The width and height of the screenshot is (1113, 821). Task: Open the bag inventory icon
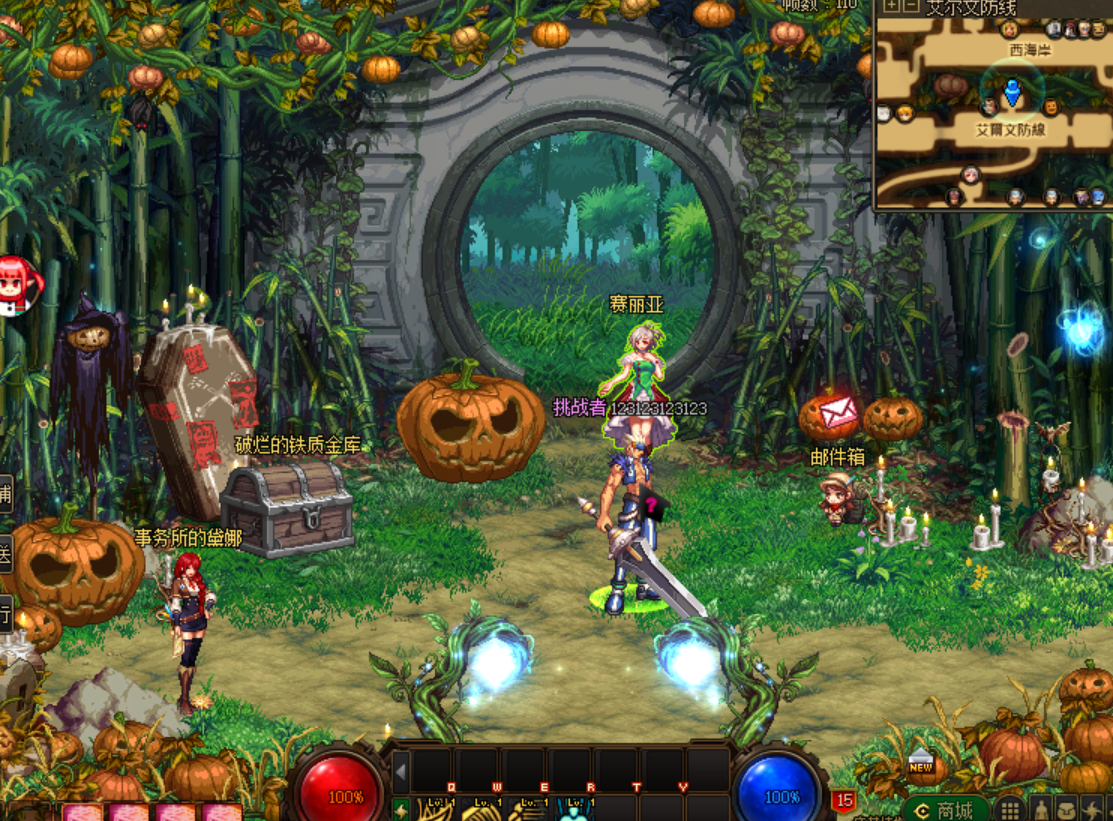[1068, 809]
